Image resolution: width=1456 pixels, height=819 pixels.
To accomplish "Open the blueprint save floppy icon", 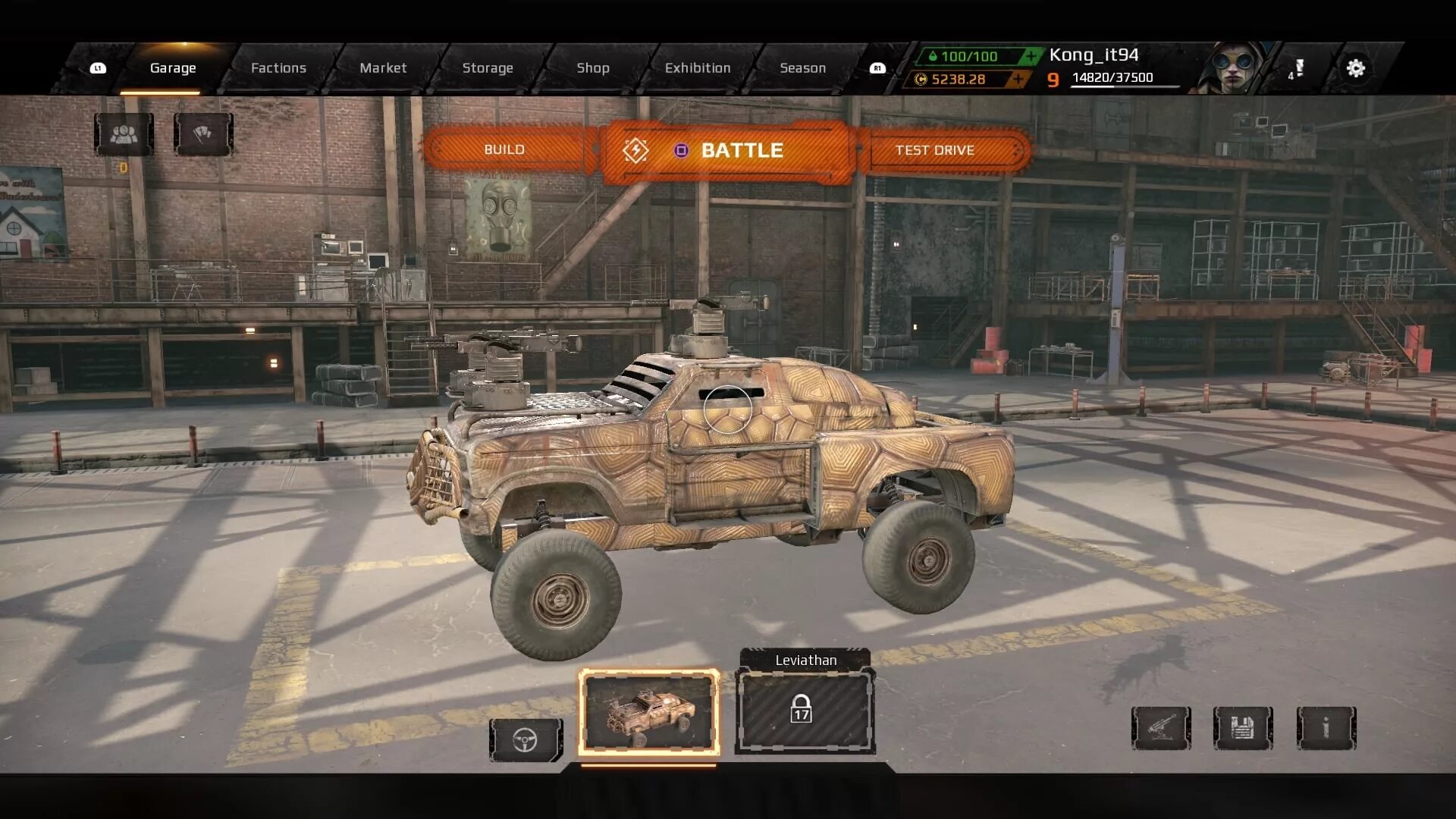I will [1242, 728].
